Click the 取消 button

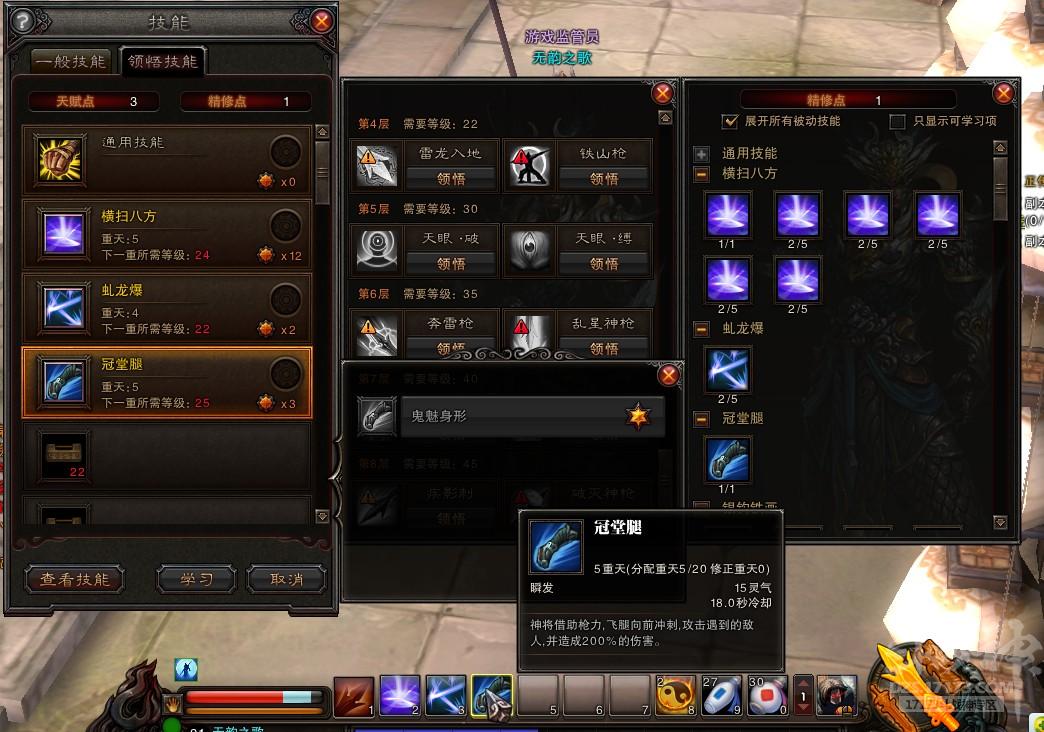286,579
